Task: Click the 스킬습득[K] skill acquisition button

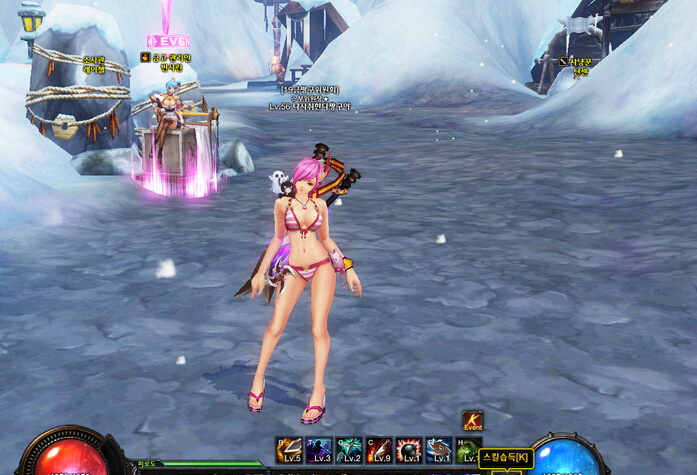Action: [506, 457]
